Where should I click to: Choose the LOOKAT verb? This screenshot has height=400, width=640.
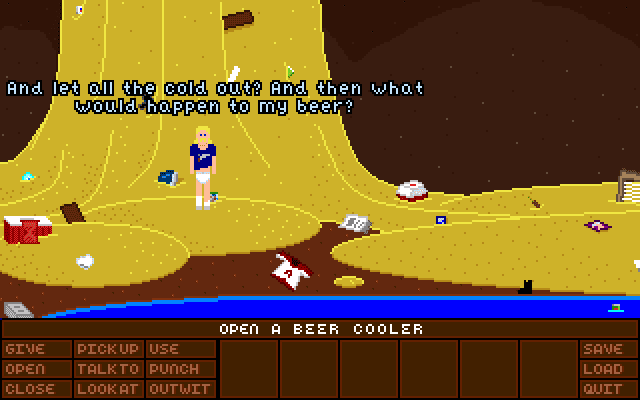[107, 389]
